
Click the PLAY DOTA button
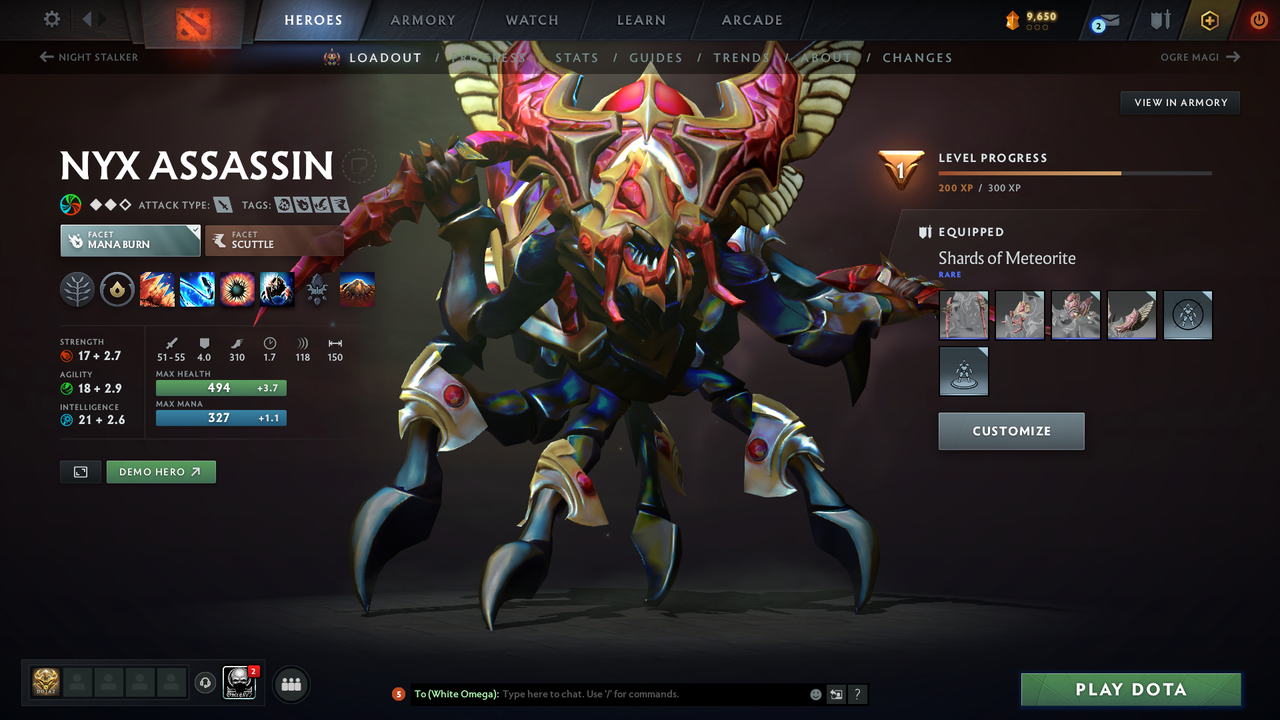(1130, 689)
